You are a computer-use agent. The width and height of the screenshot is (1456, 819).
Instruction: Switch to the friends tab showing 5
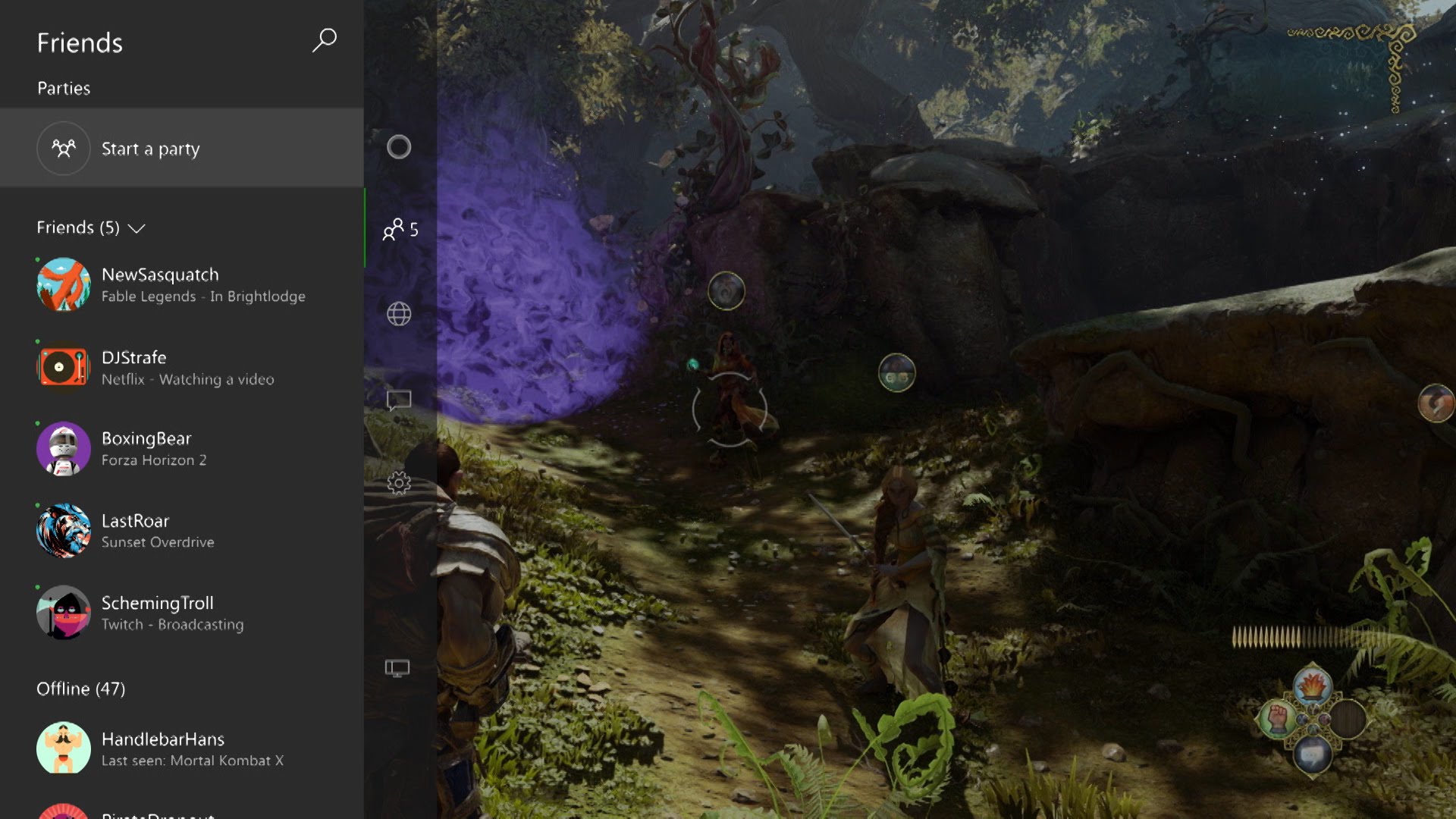click(x=400, y=229)
